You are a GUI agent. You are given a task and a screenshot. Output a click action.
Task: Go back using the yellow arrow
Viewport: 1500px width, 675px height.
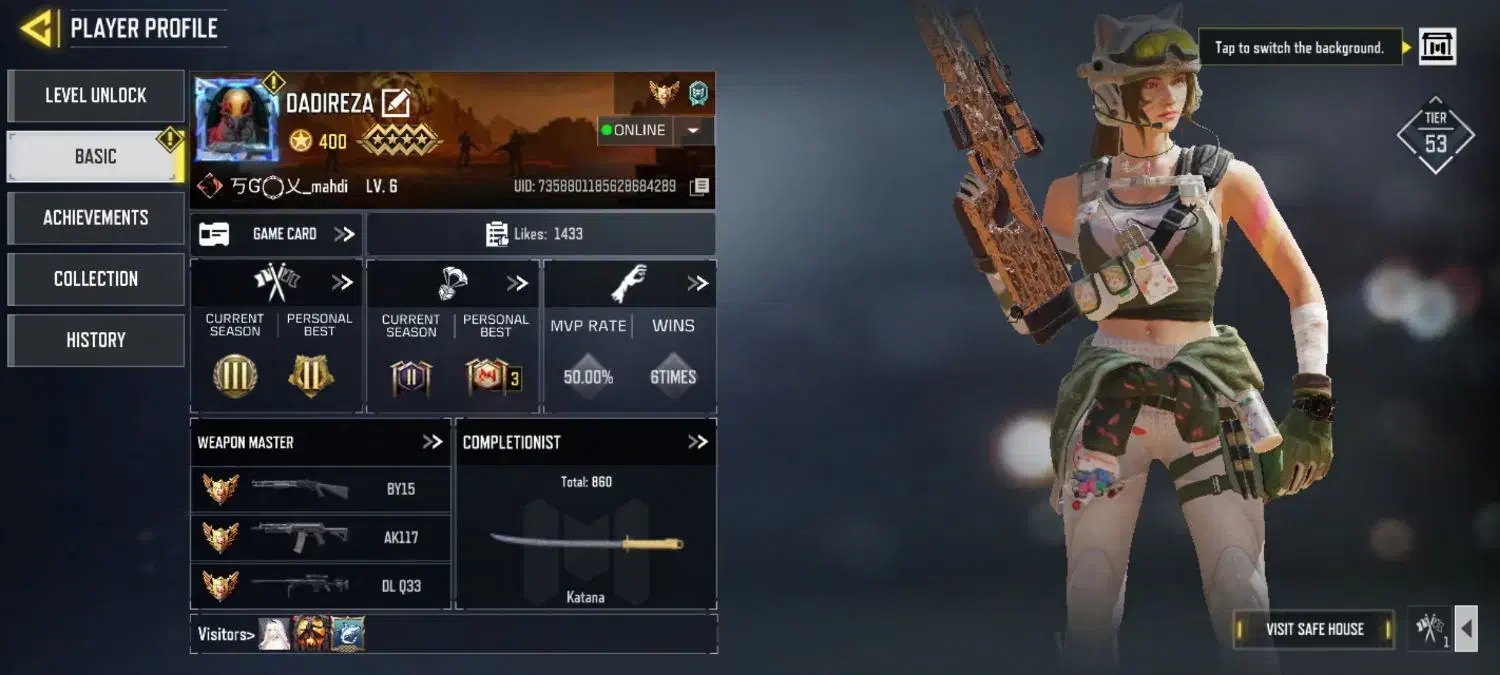click(x=37, y=28)
